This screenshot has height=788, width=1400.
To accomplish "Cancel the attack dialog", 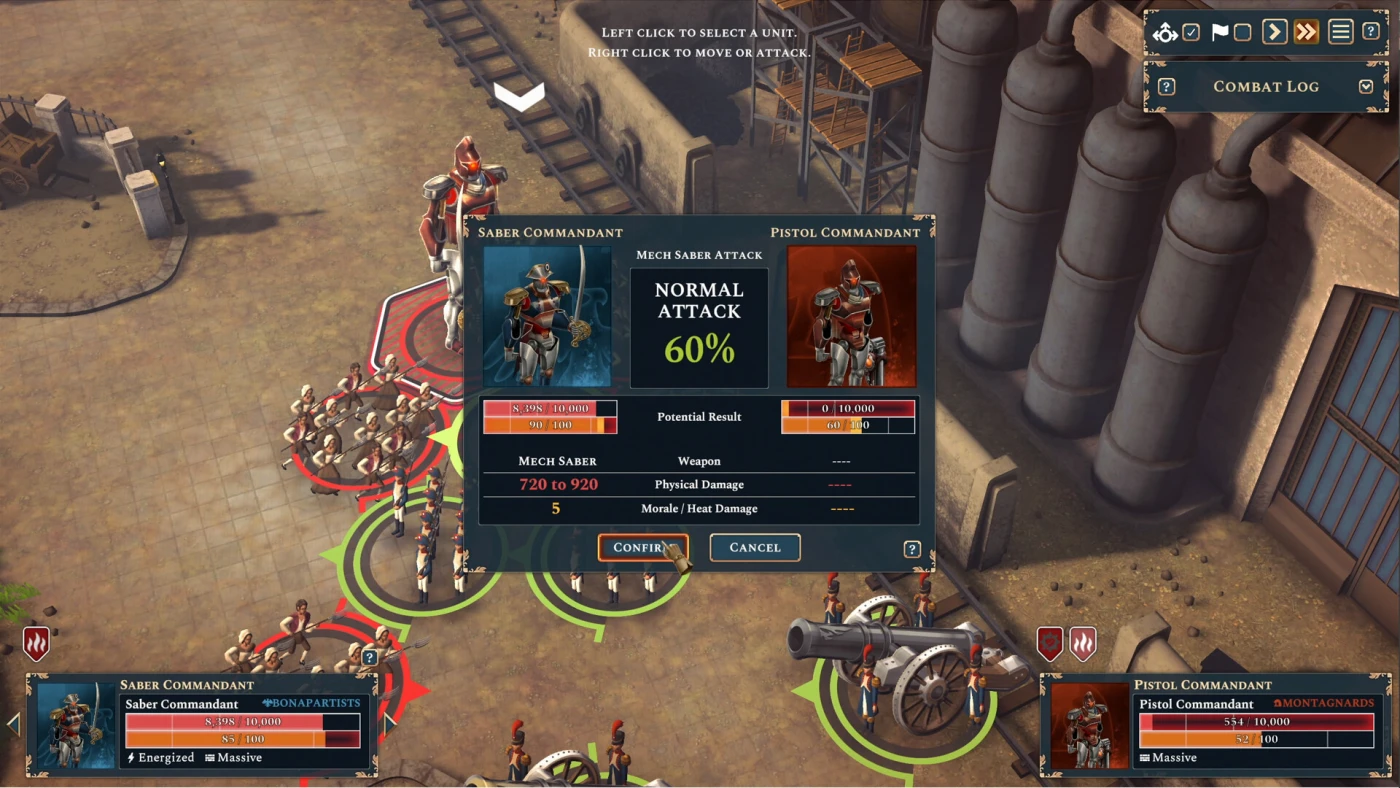I will [754, 547].
